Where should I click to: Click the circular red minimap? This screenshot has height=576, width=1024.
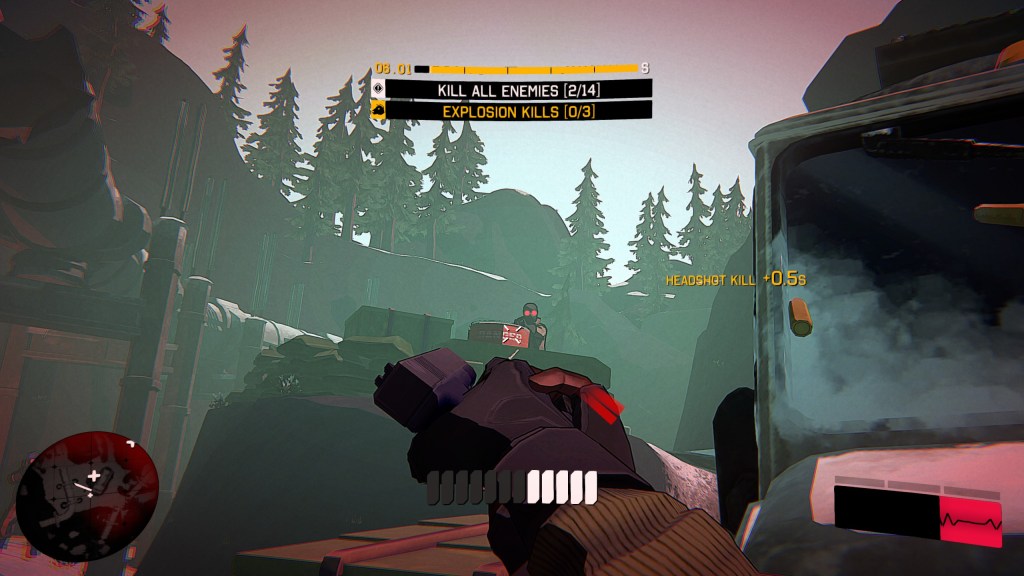87,496
